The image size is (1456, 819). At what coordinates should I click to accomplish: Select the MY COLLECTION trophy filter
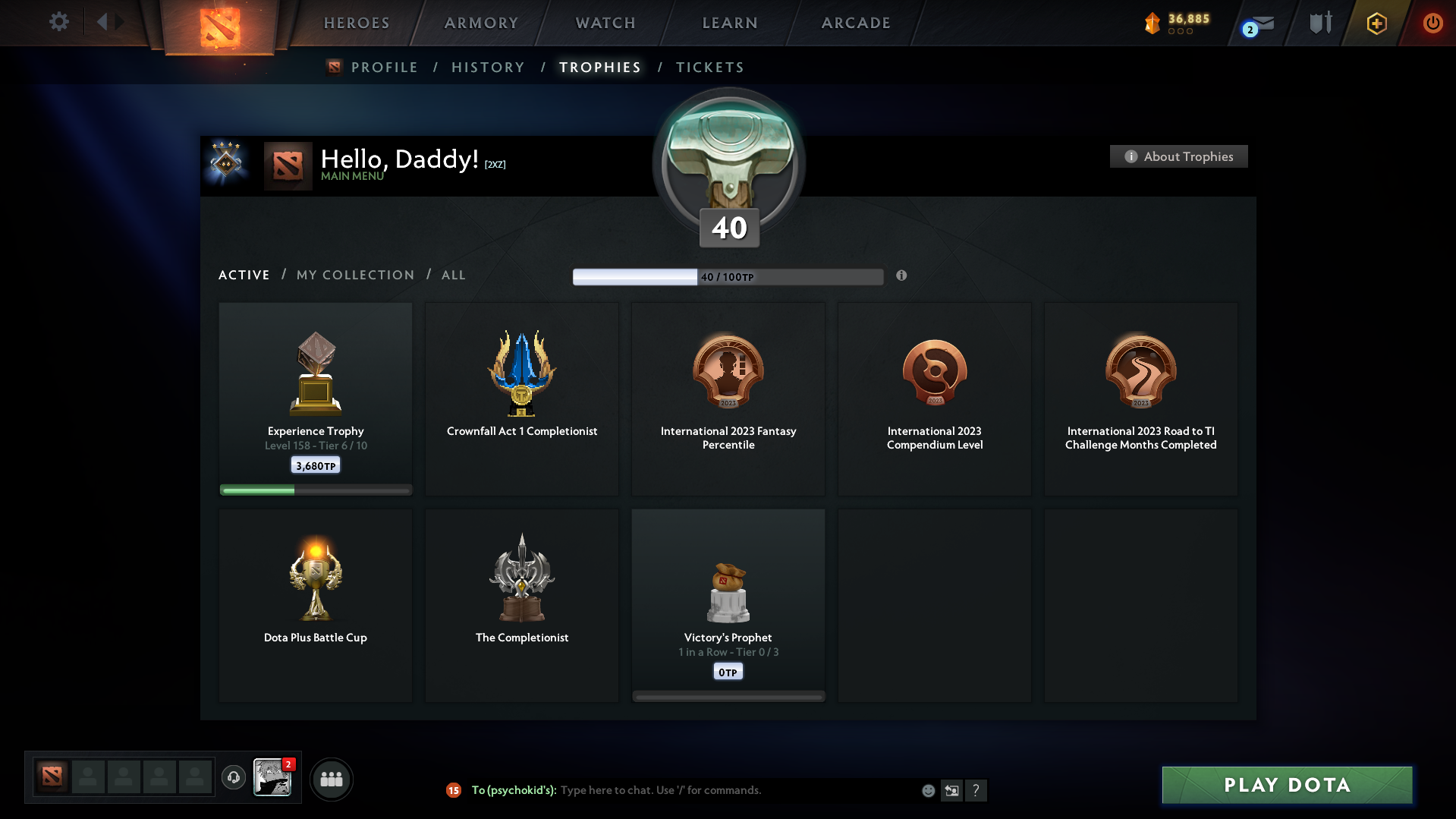(x=354, y=275)
